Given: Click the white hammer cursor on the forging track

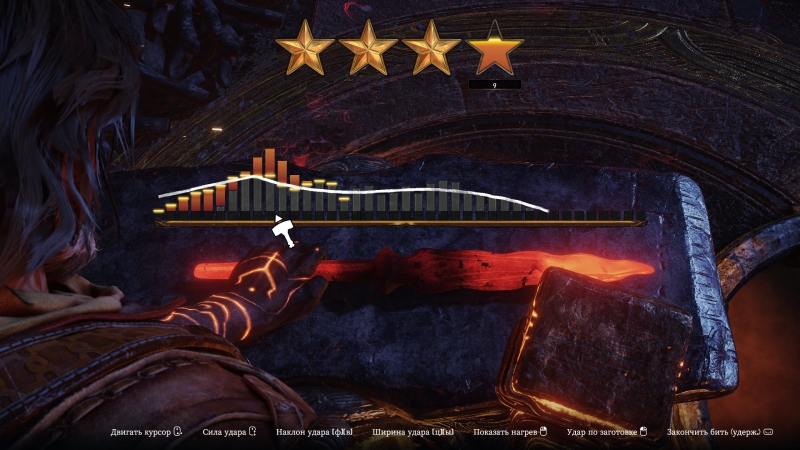Looking at the screenshot, I should coord(285,232).
